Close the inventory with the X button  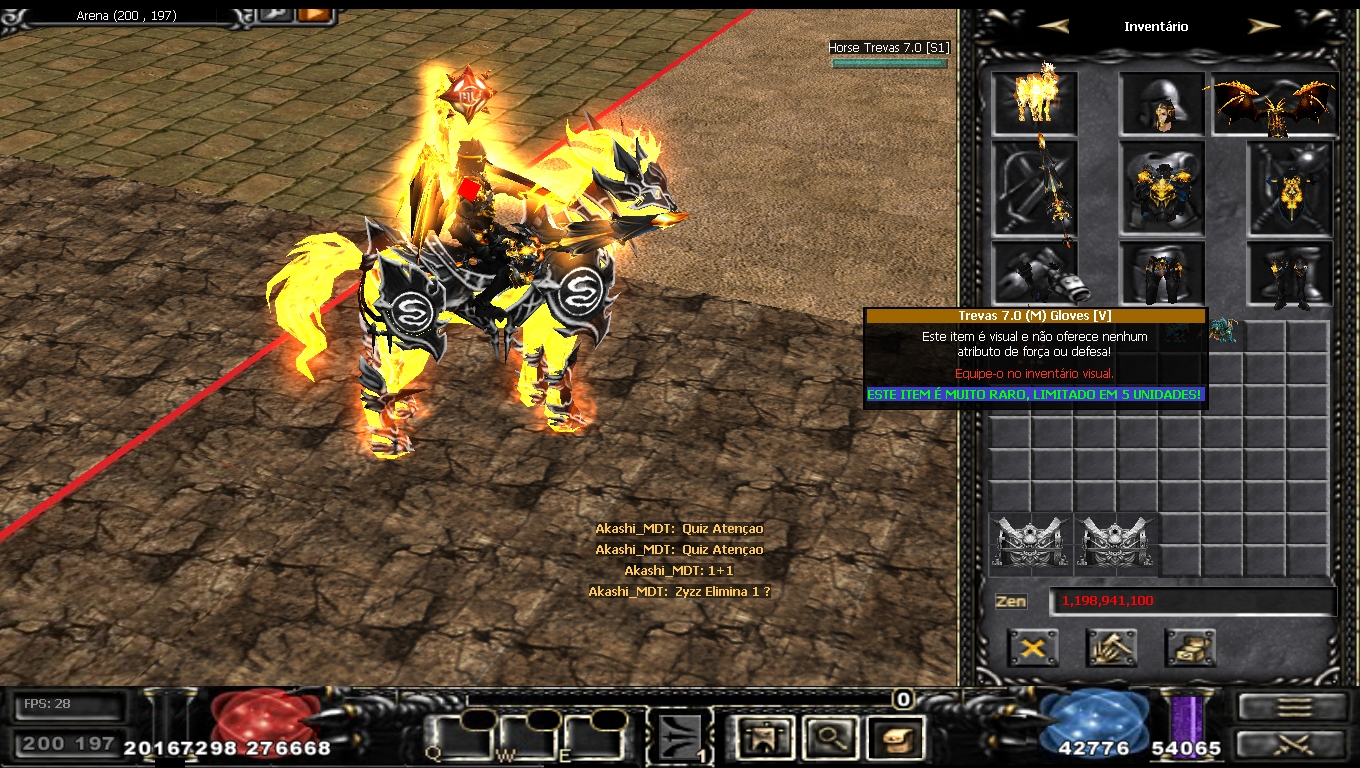1033,648
